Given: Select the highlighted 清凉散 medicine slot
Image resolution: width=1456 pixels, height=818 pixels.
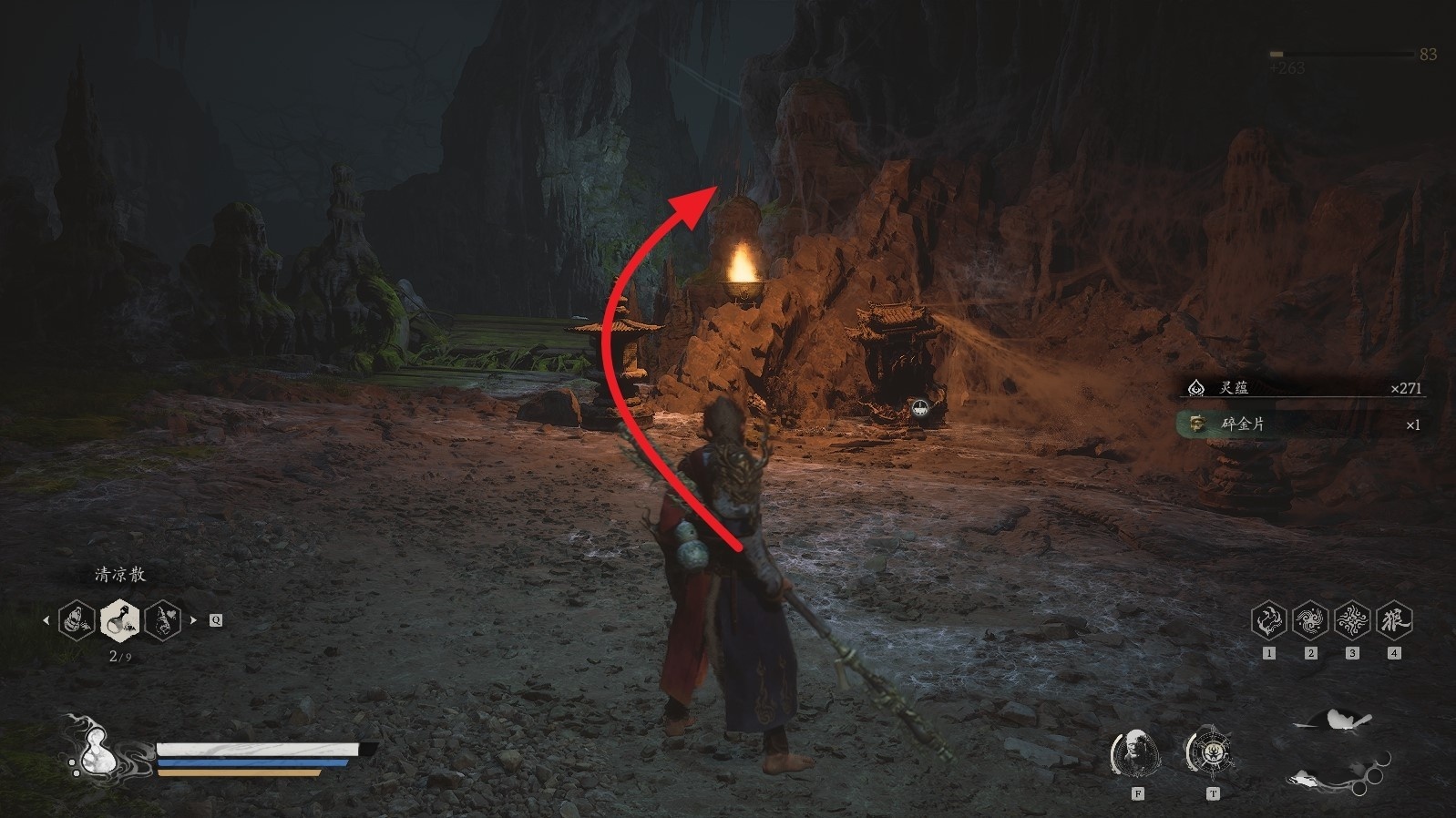Looking at the screenshot, I should coord(120,620).
